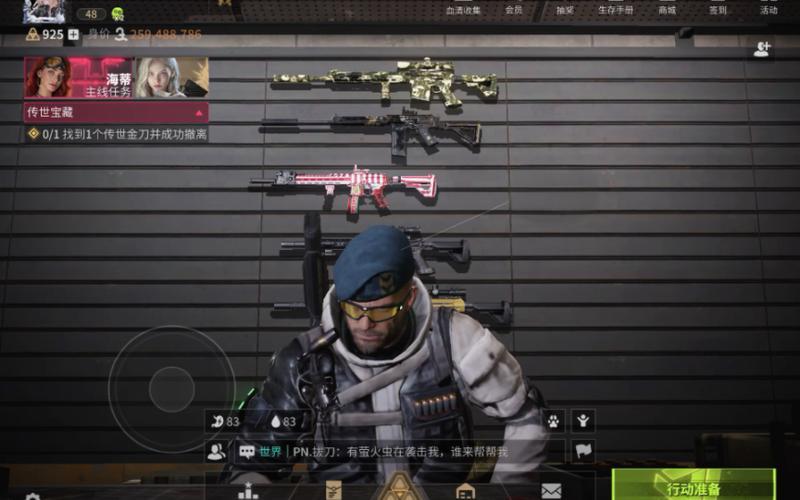Open the 生存手册 survival manual

coord(615,10)
